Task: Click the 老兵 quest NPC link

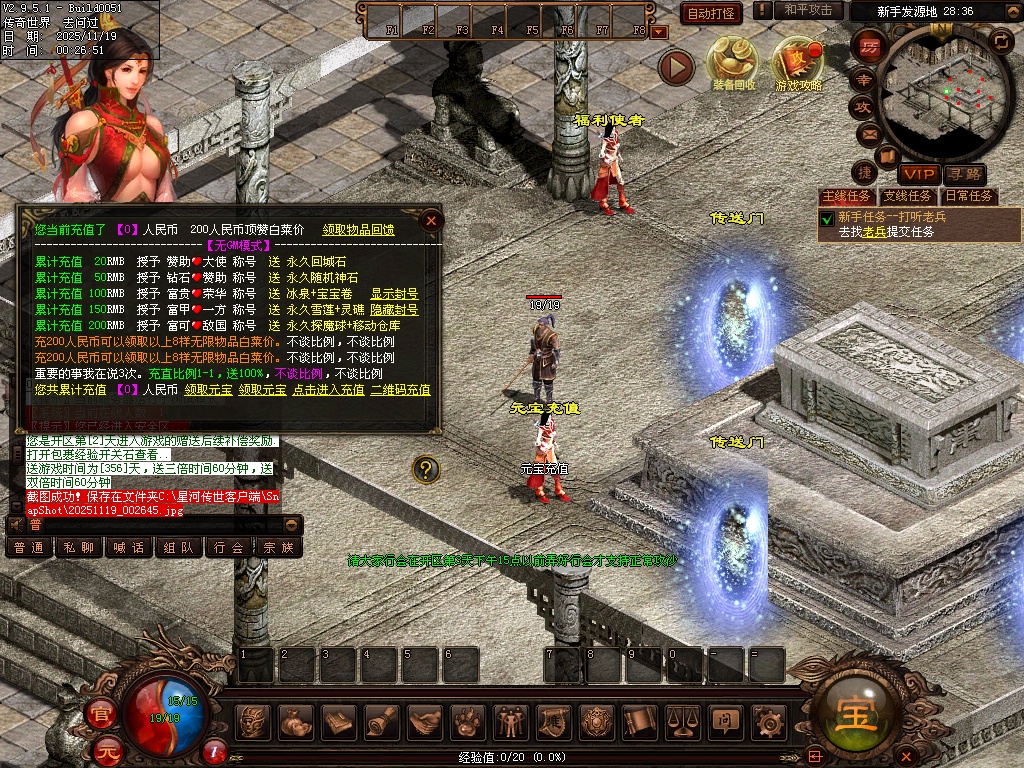Action: [875, 232]
